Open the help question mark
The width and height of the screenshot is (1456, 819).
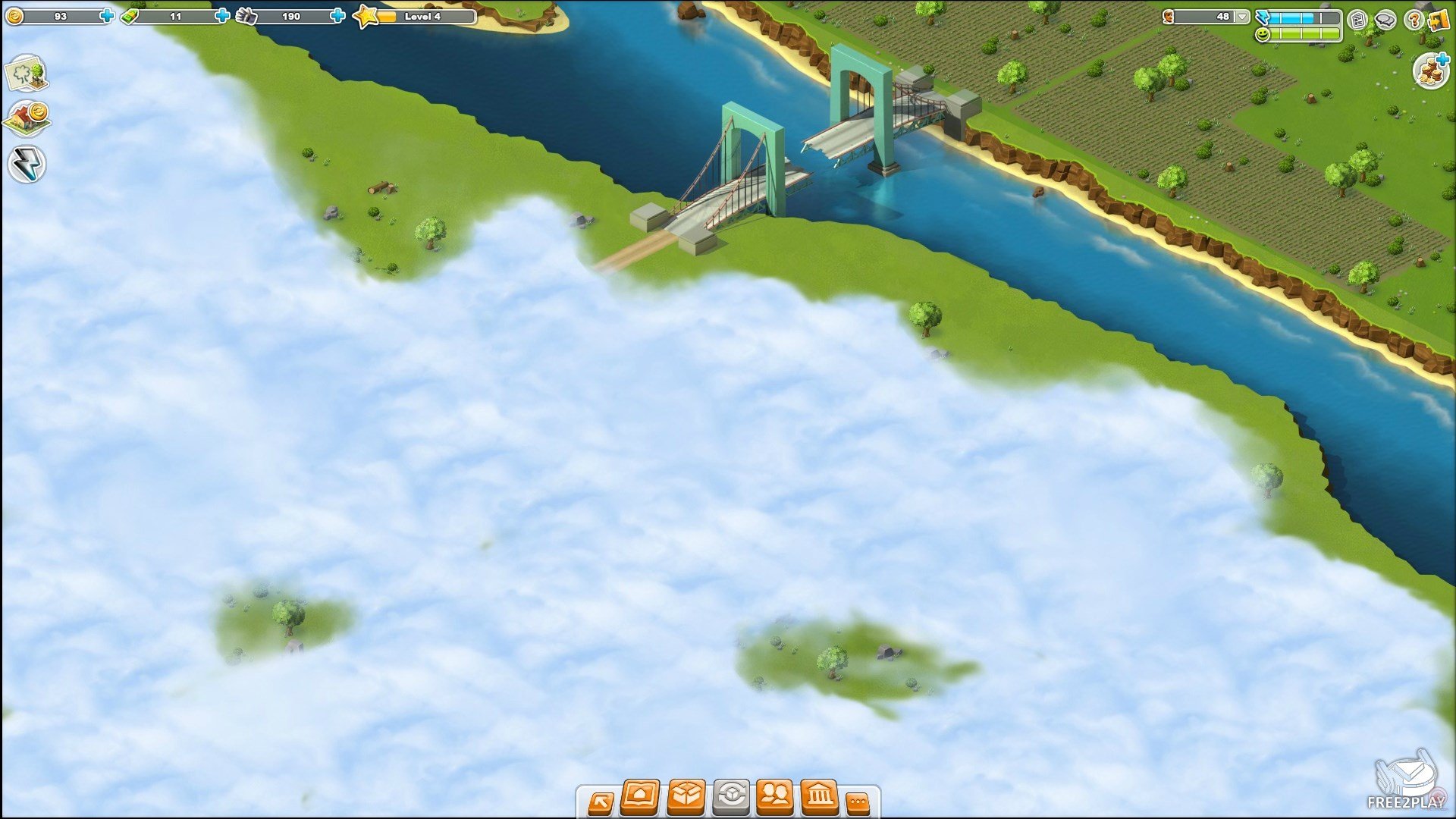1413,20
